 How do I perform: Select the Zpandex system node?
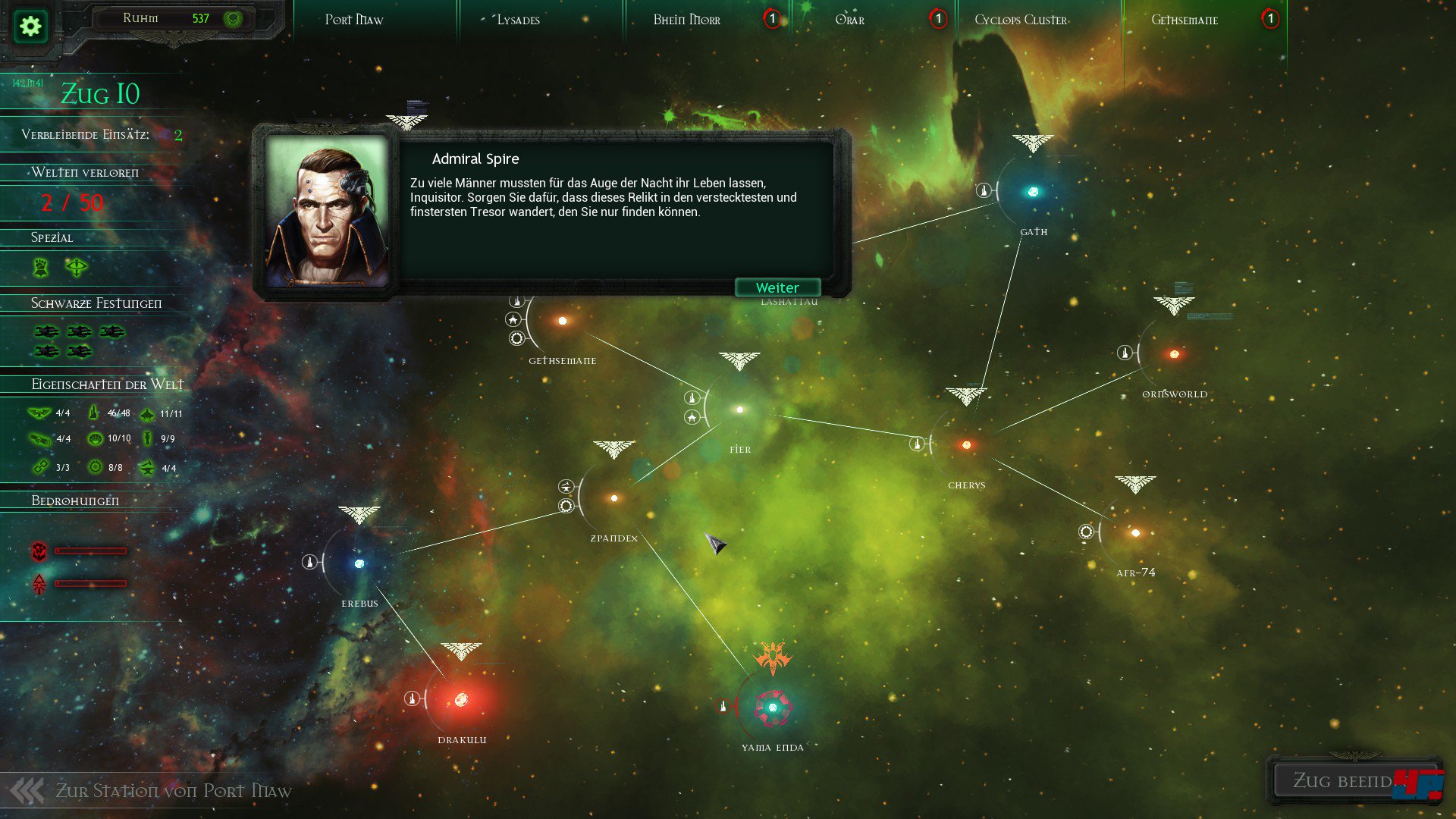click(x=613, y=498)
